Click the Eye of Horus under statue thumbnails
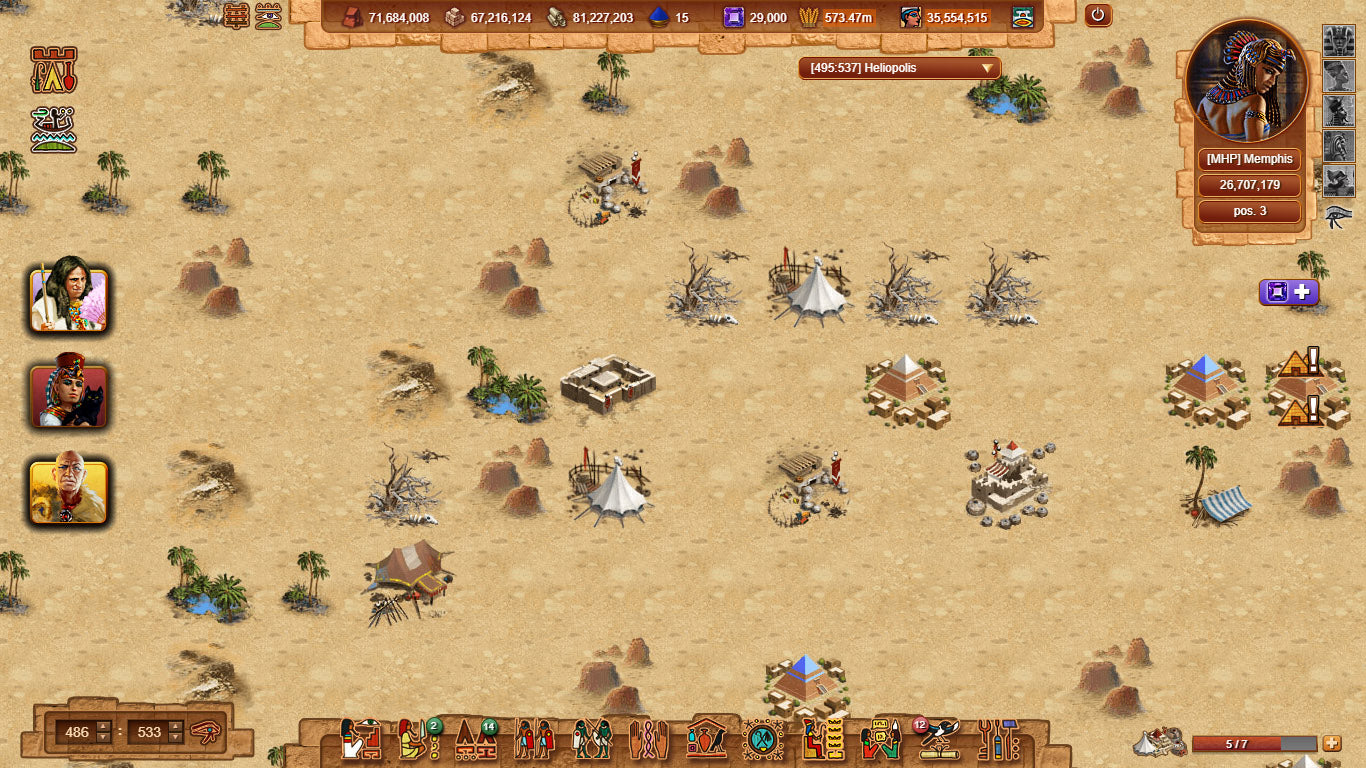 pos(1338,215)
